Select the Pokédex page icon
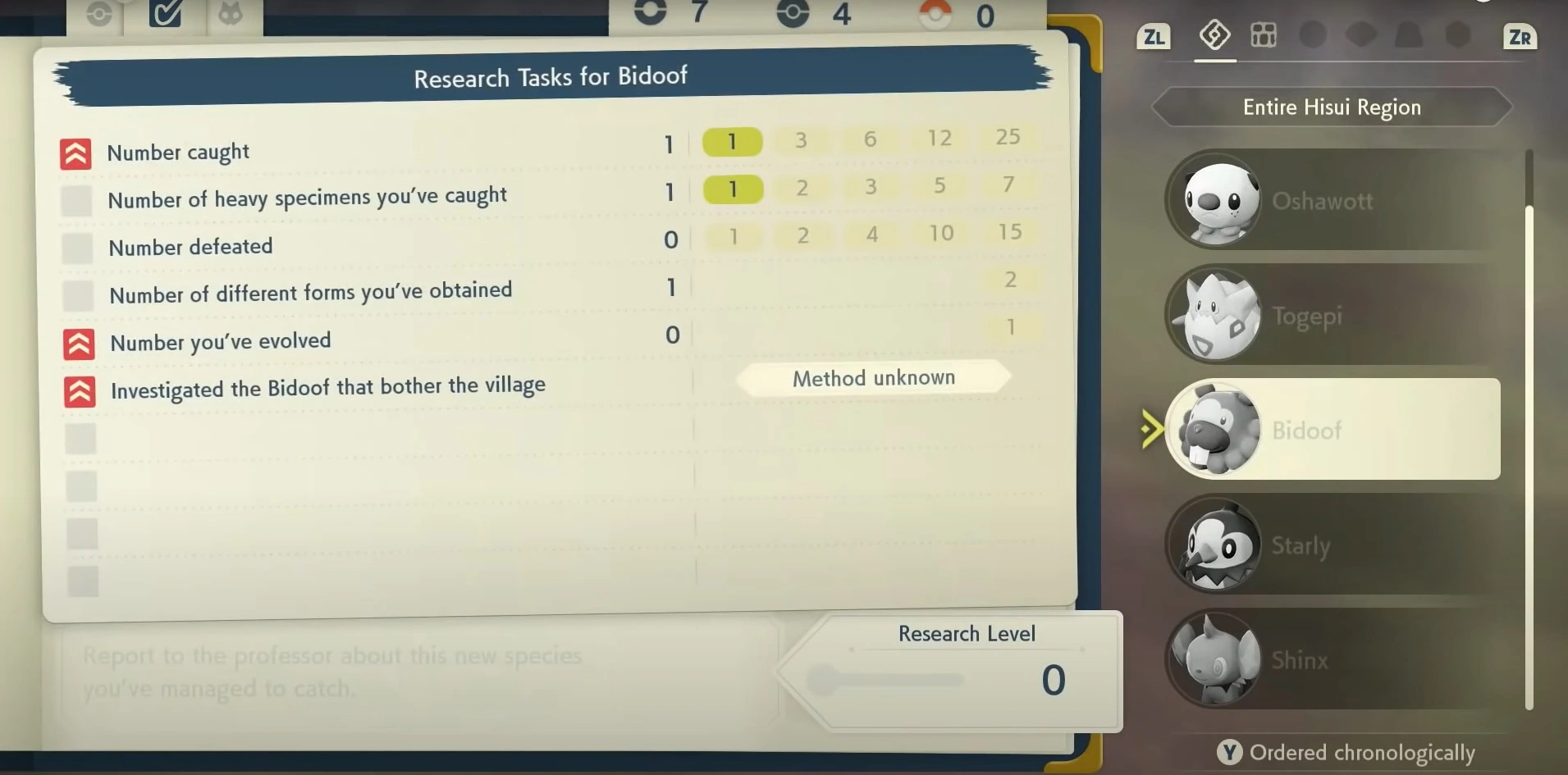Viewport: 1568px width, 775px height. [1214, 35]
